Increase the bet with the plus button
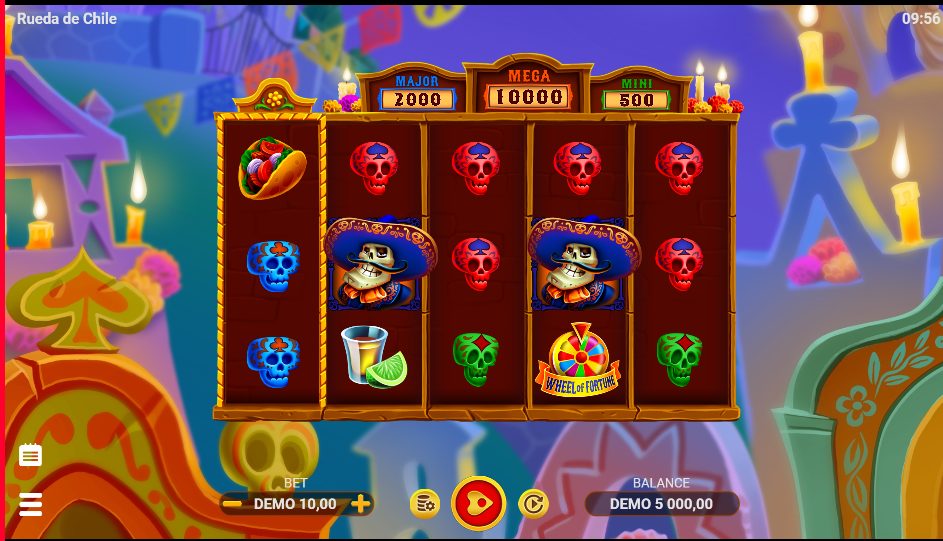Image resolution: width=943 pixels, height=541 pixels. point(361,504)
